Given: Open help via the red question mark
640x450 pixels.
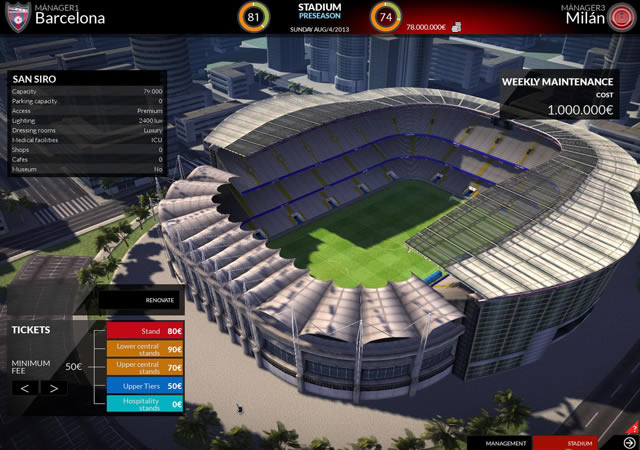Looking at the screenshot, I should click(635, 428).
